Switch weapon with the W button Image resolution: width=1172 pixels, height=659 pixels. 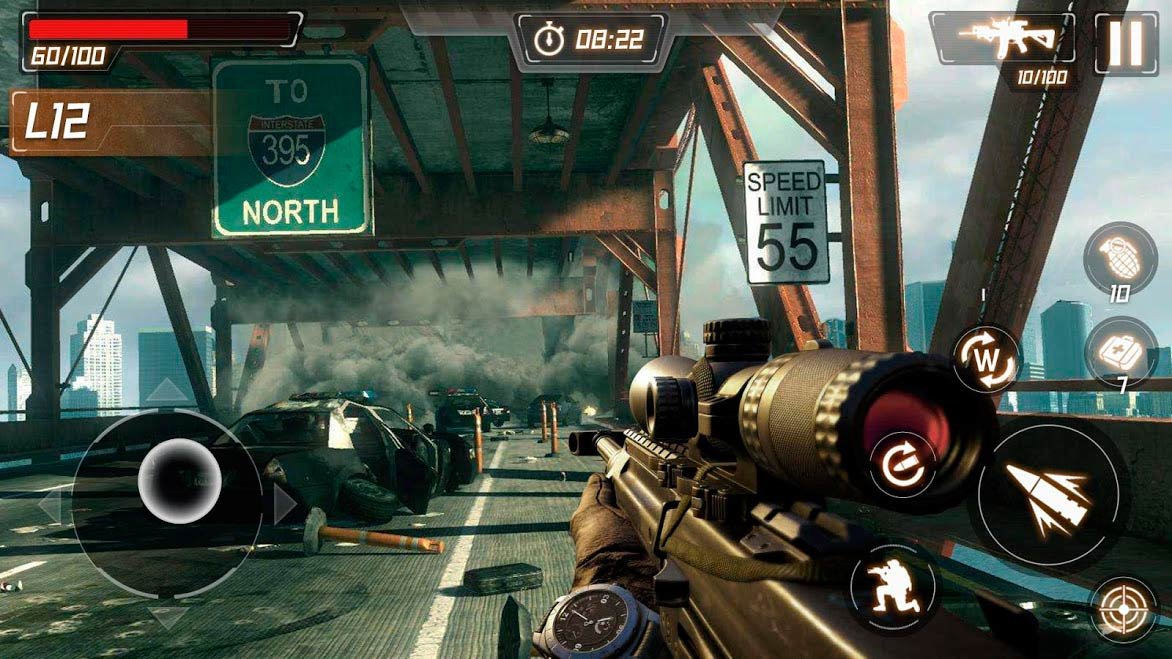tap(985, 357)
